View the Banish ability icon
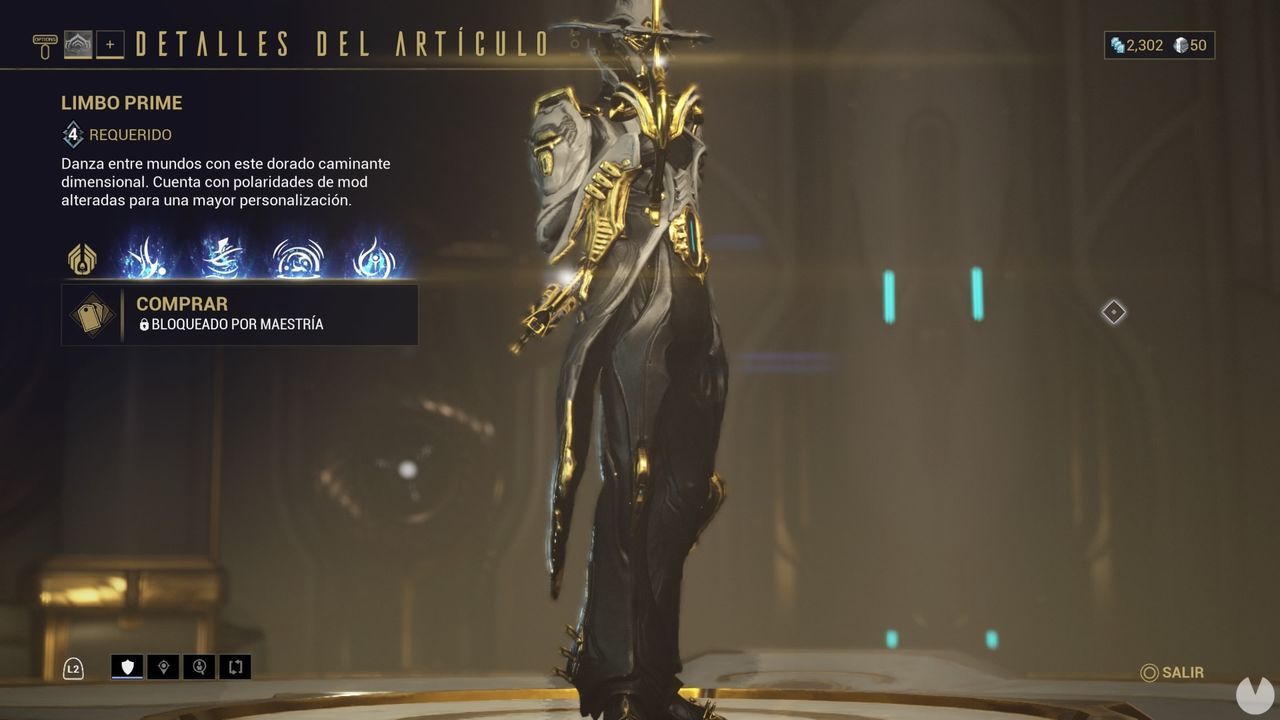The image size is (1280, 720). pos(146,258)
